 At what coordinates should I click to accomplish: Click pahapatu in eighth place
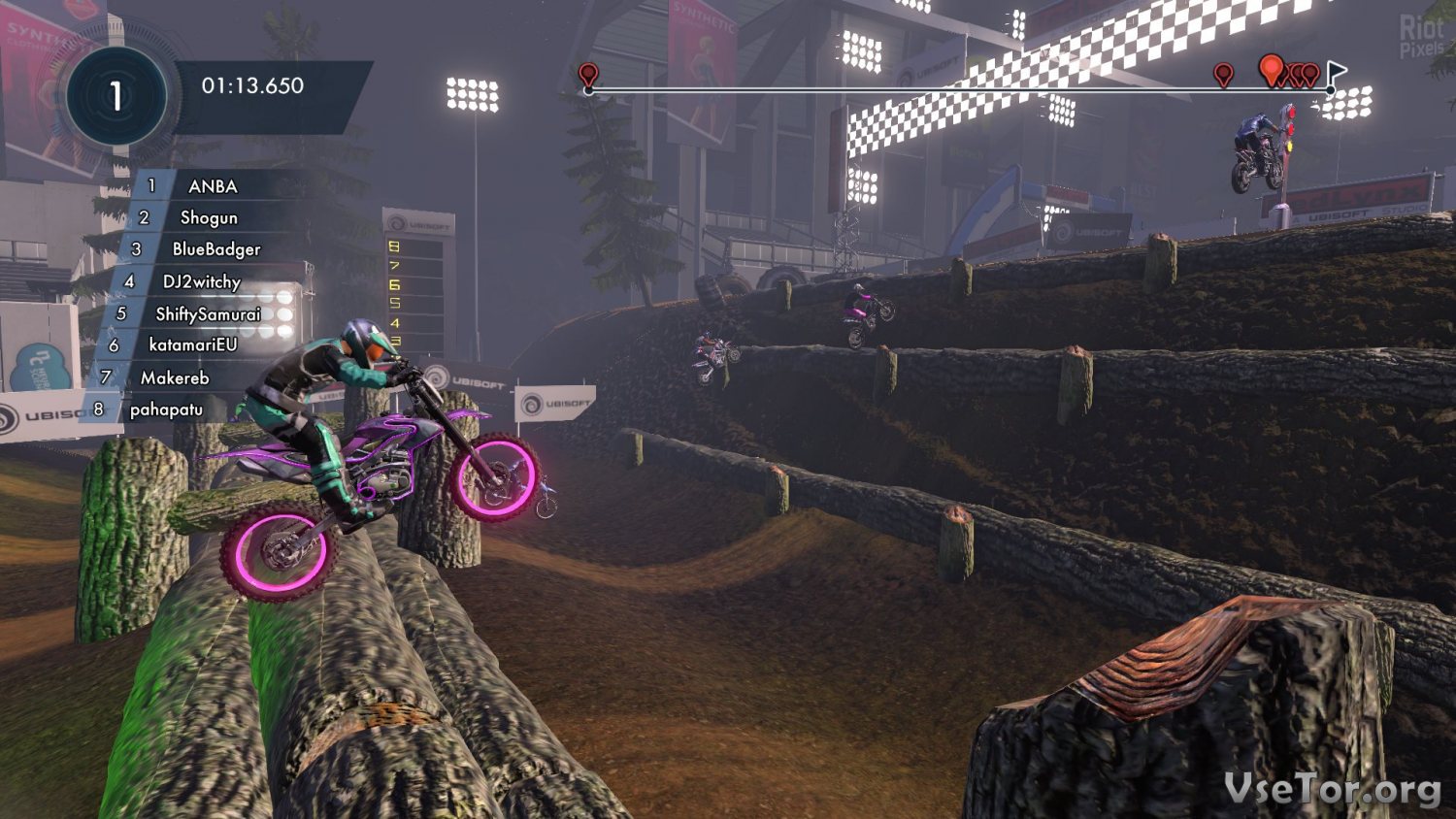[x=166, y=409]
